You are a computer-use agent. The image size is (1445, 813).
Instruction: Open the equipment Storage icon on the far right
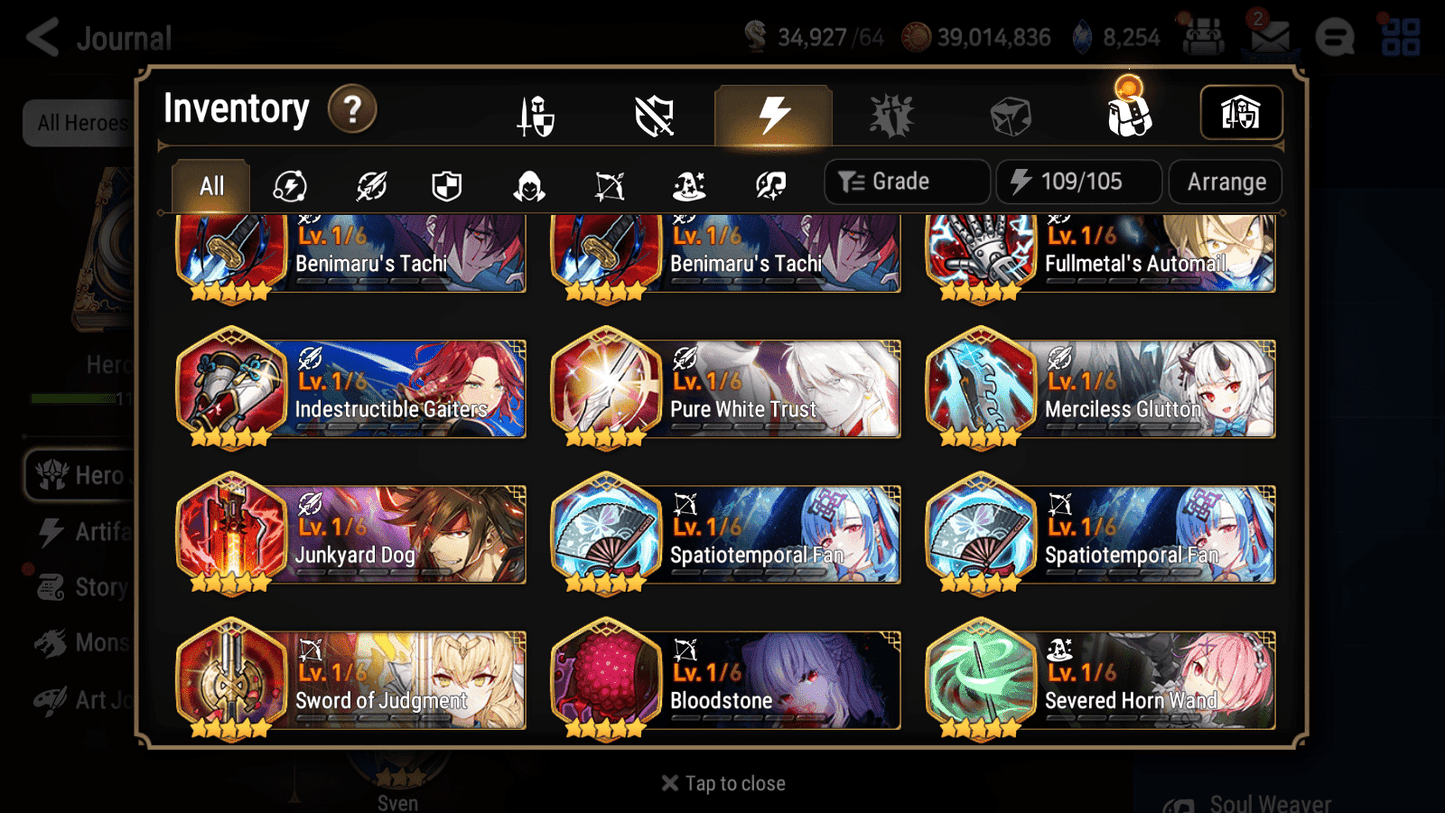(1241, 113)
